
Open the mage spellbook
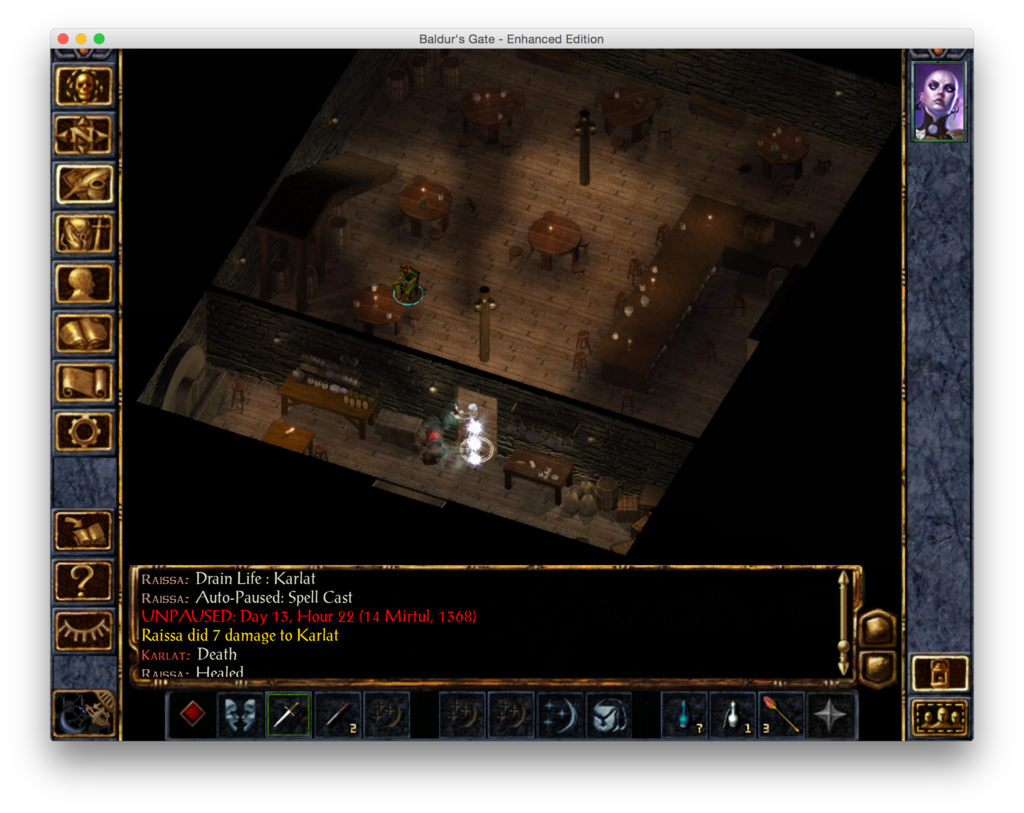click(x=84, y=333)
